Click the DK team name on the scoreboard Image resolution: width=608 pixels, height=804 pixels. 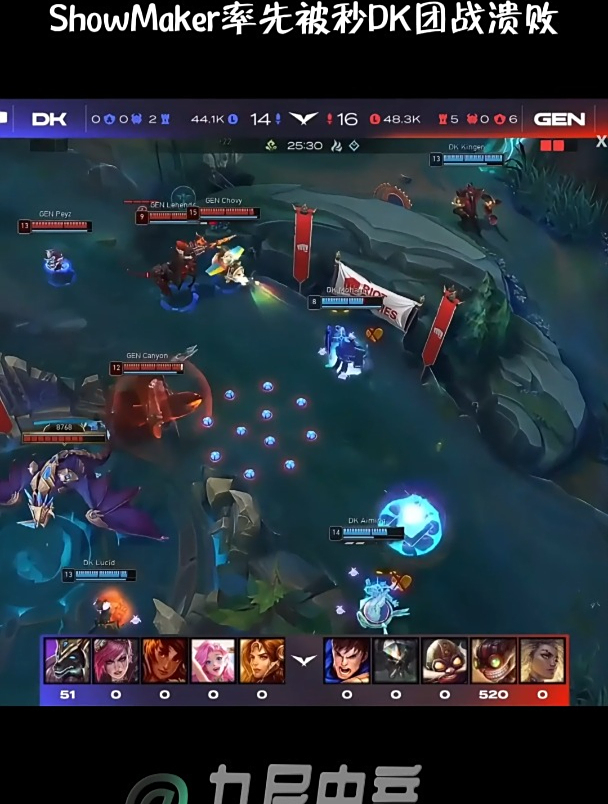49,119
